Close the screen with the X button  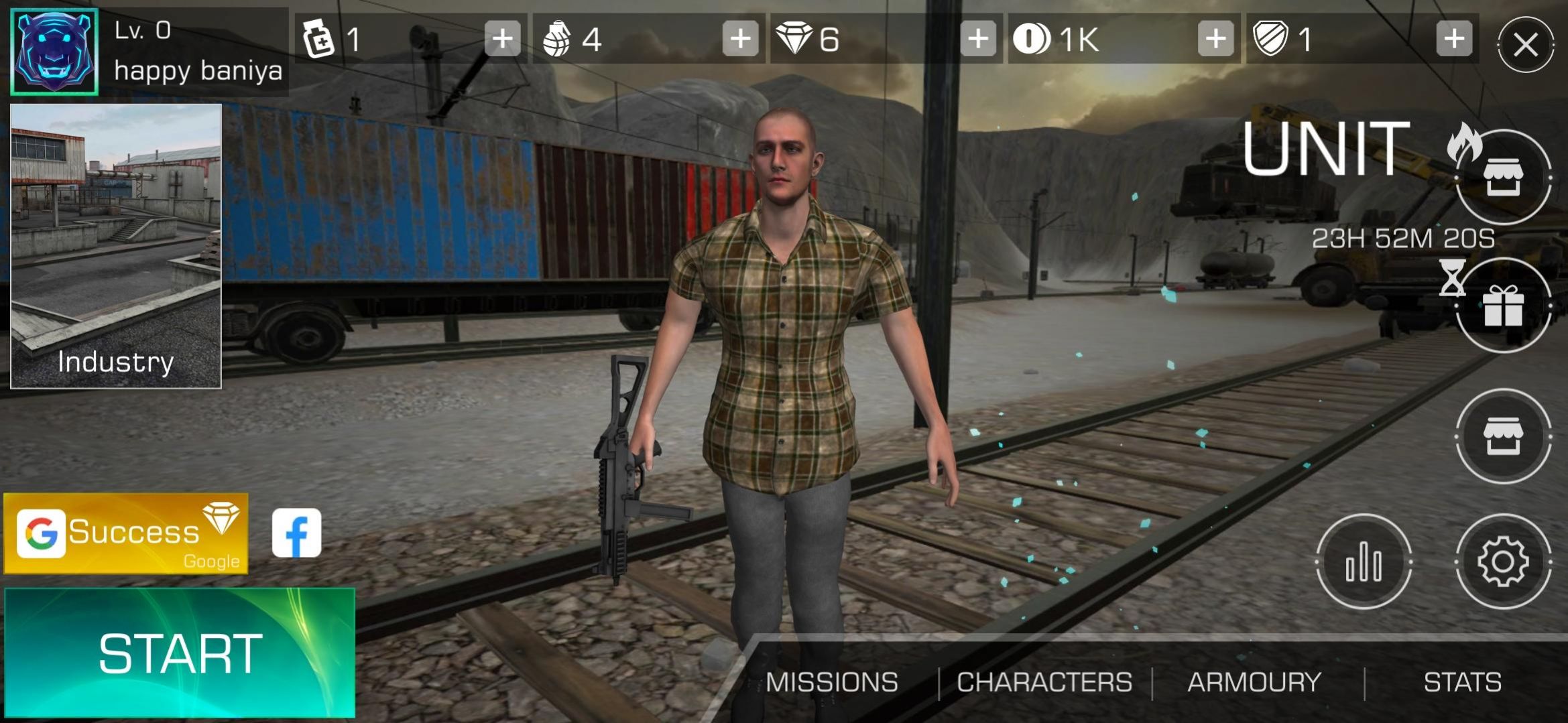(1526, 45)
